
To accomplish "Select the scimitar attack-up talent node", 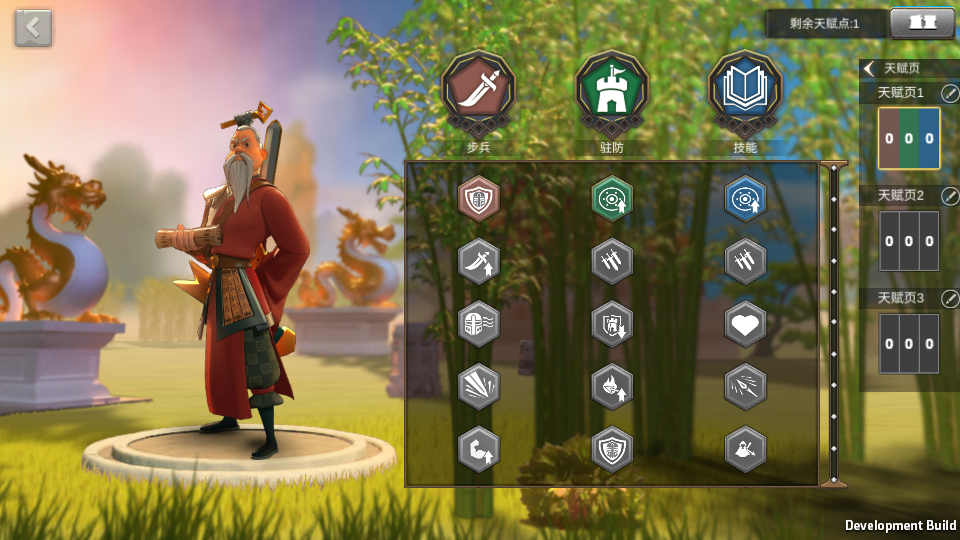I will 478,261.
